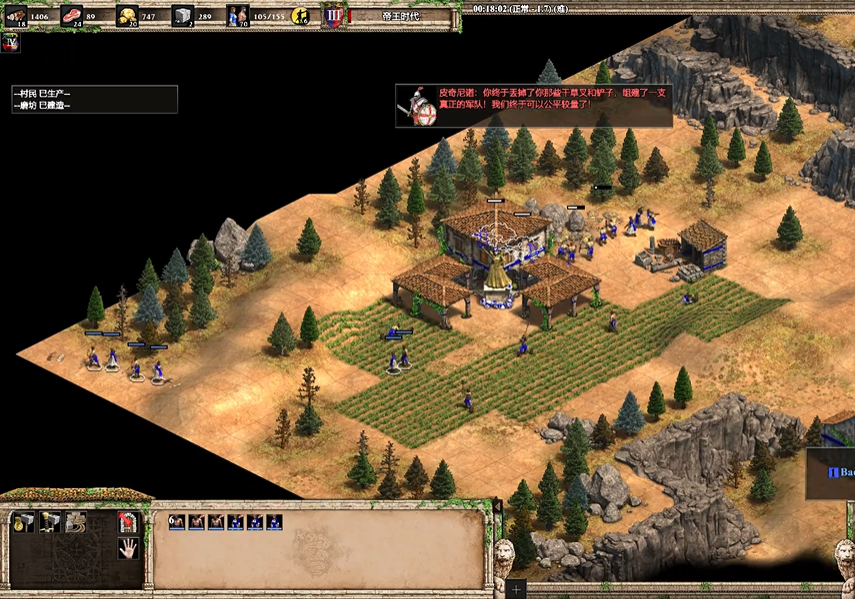Click the Age III shield emblem
Image resolution: width=855 pixels, height=599 pixels.
(333, 15)
